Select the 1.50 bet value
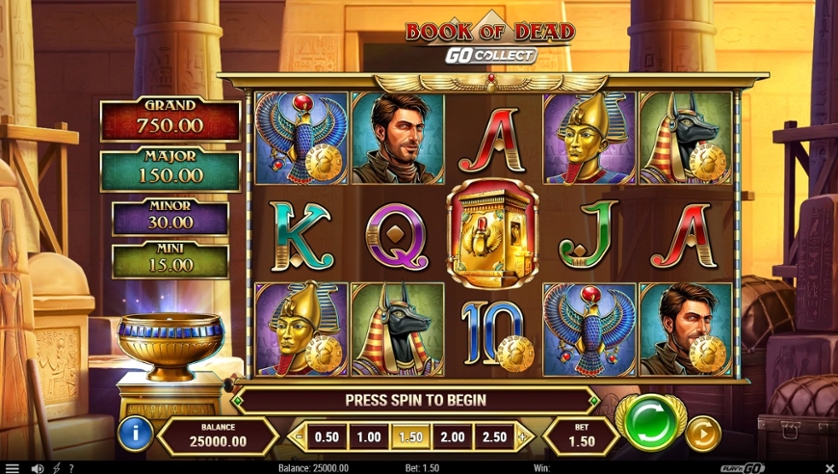838x474 pixels. [x=412, y=437]
